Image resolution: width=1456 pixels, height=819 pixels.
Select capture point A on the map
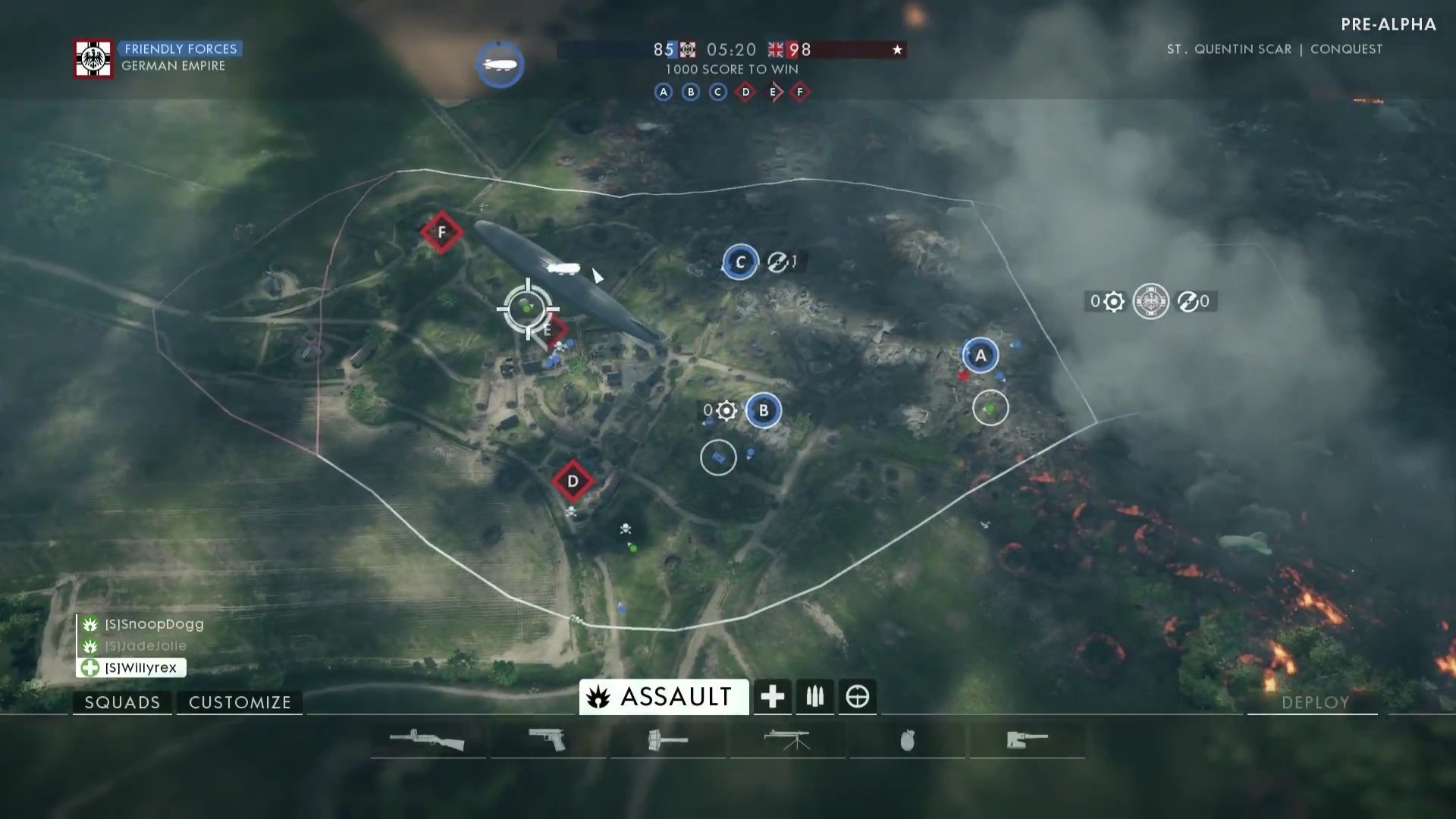(981, 355)
